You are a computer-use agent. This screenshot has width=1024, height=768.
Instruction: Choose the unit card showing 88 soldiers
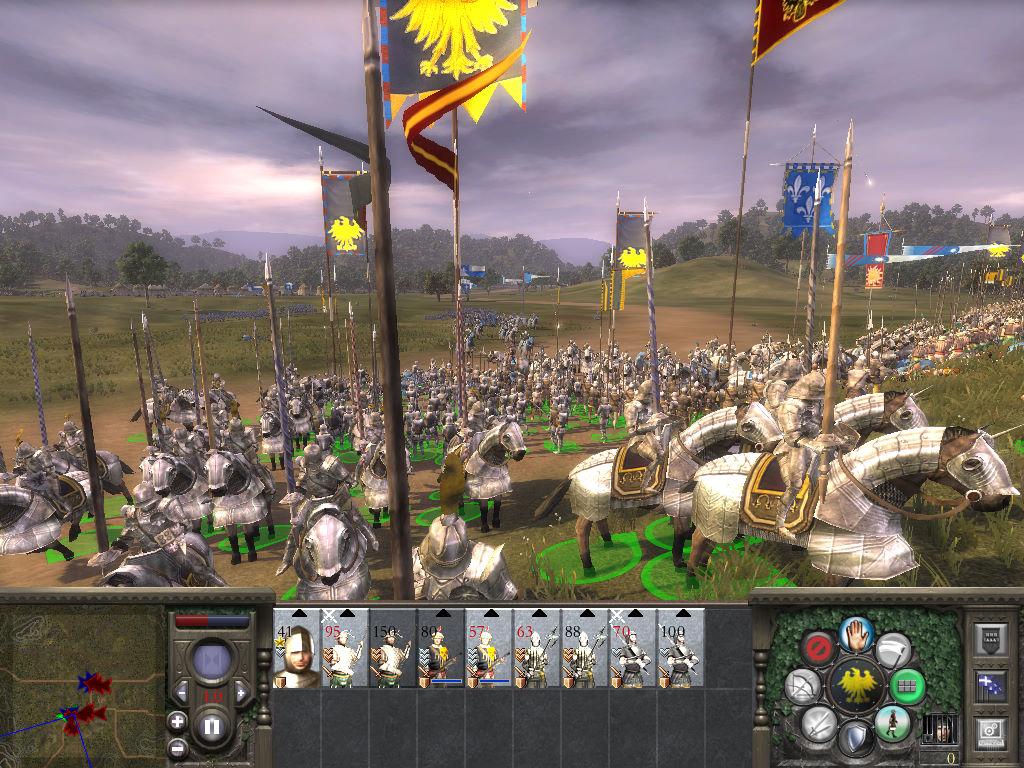coord(585,650)
